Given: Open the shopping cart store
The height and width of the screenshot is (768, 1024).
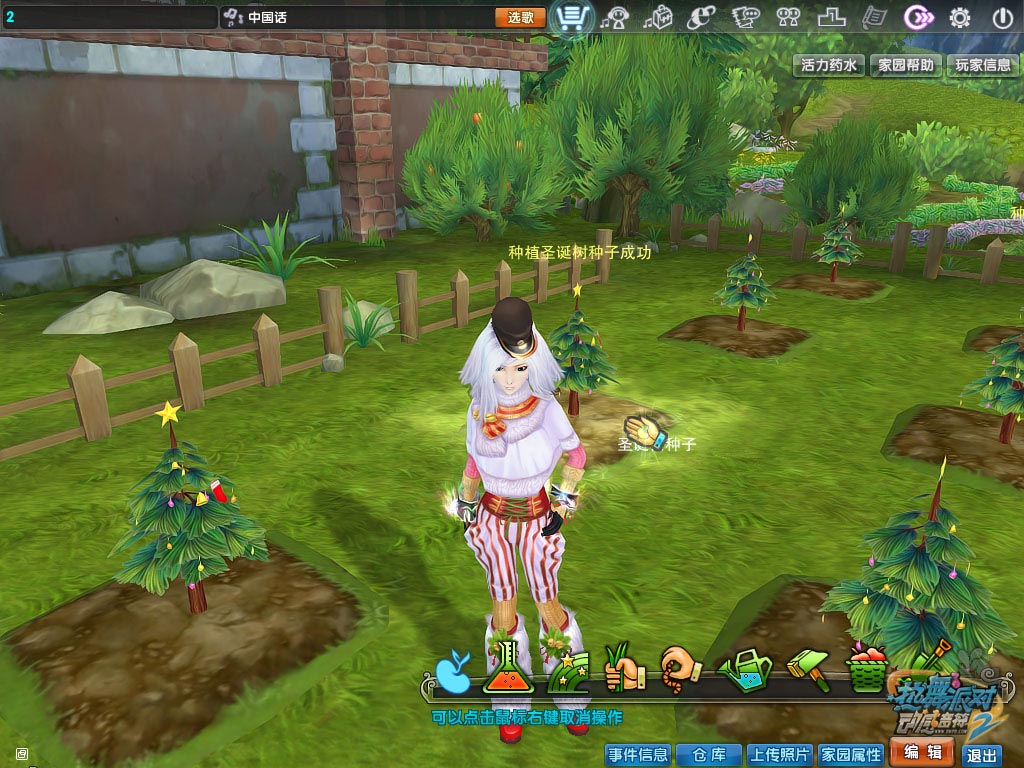Looking at the screenshot, I should 572,17.
